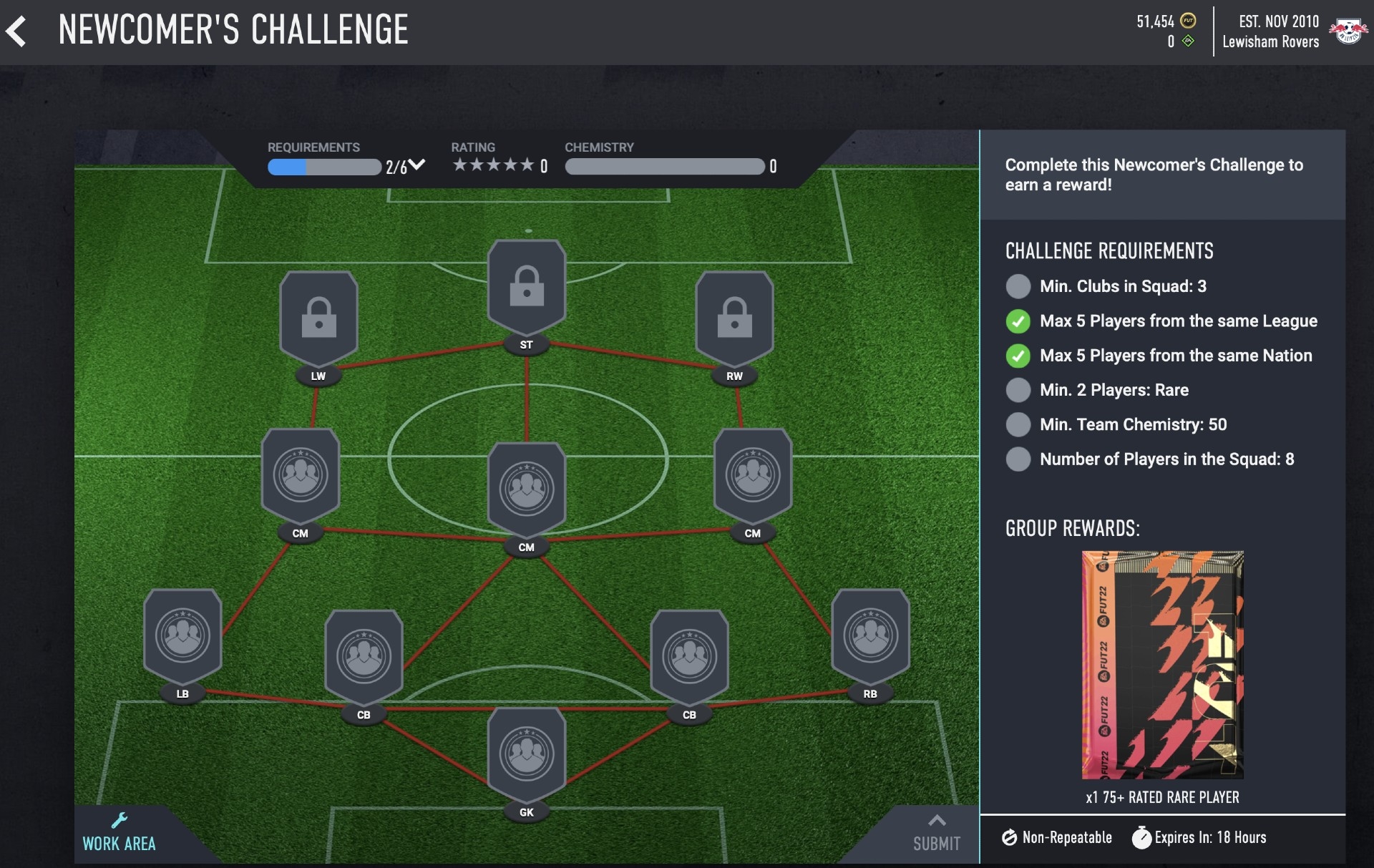Open the locked LW position slot
Viewport: 1374px width, 868px height.
(318, 317)
